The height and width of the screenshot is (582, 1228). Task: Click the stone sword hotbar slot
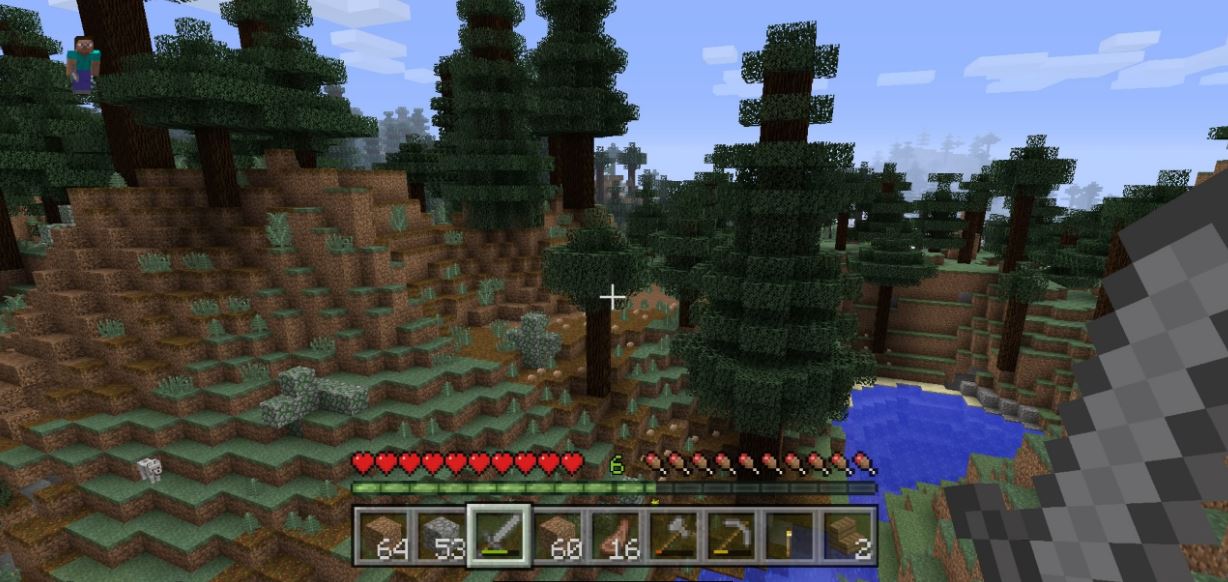(x=499, y=535)
